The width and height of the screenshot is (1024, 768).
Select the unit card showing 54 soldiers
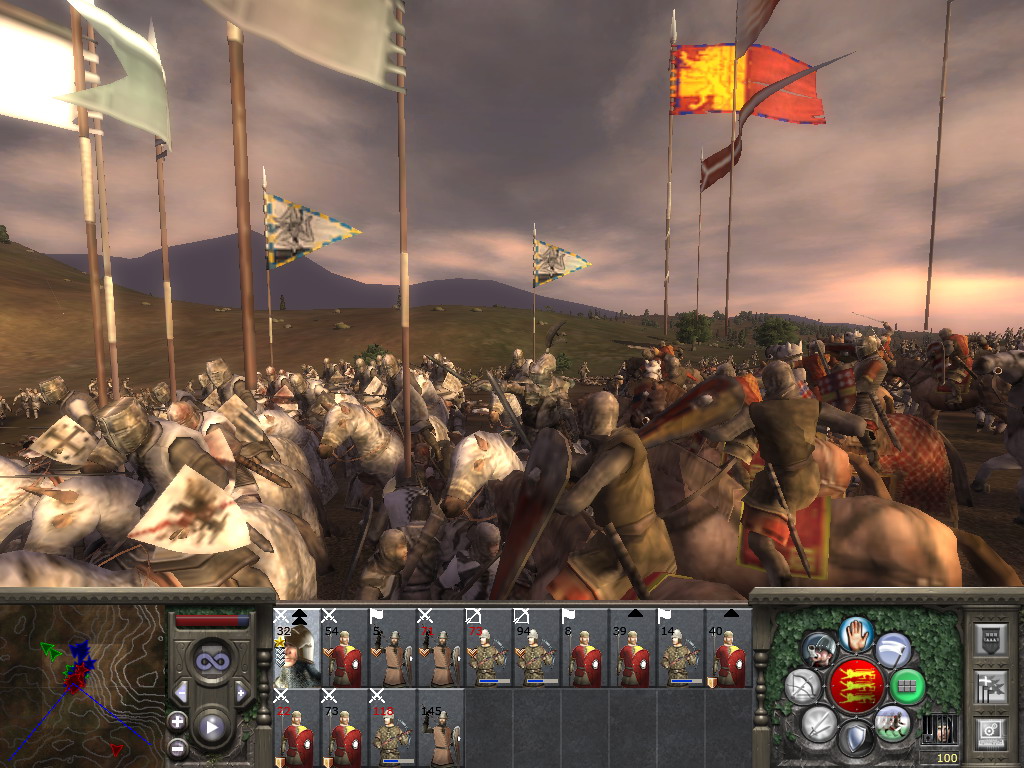345,648
